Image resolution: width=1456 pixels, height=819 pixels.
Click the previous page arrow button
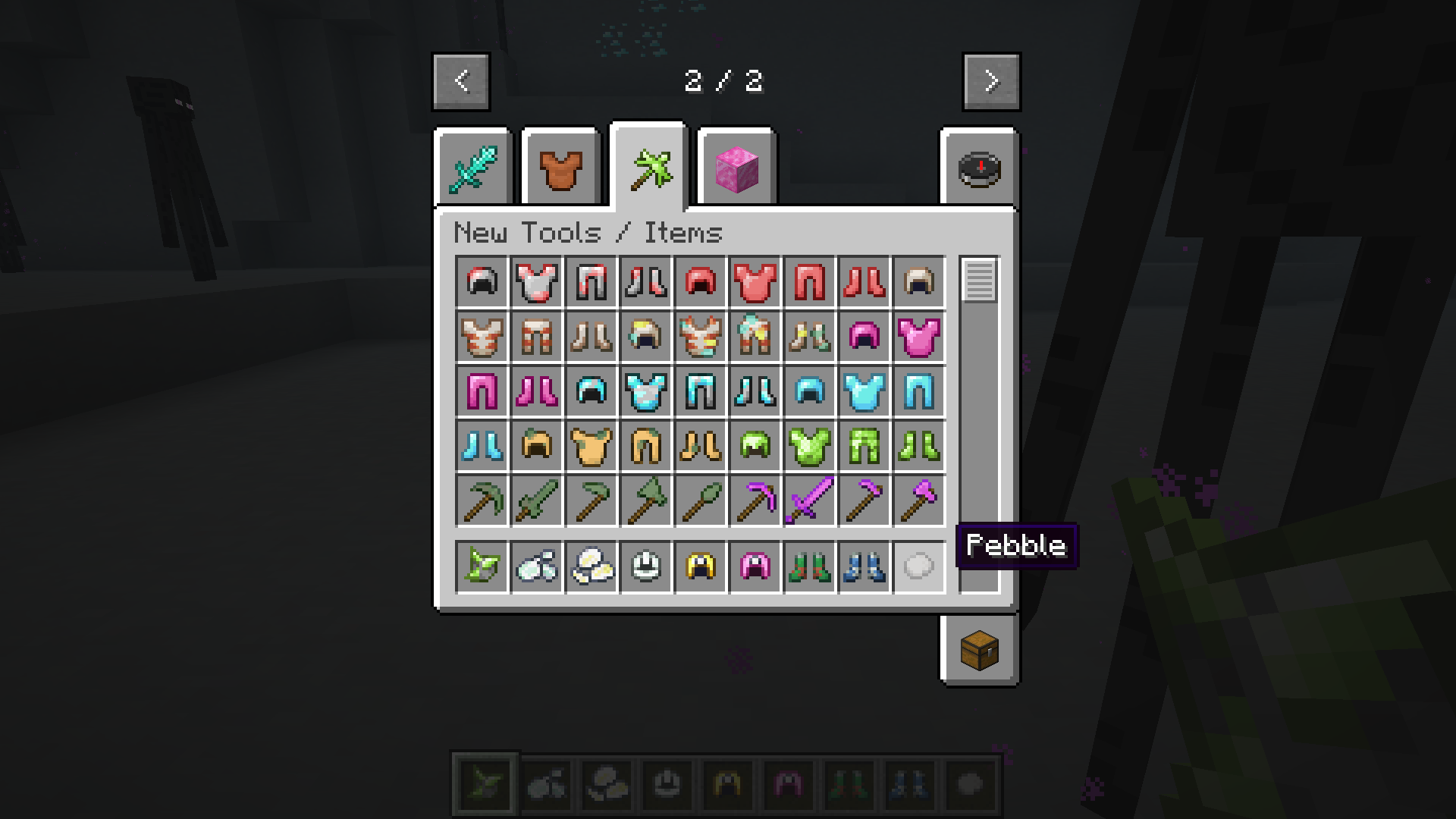click(460, 82)
